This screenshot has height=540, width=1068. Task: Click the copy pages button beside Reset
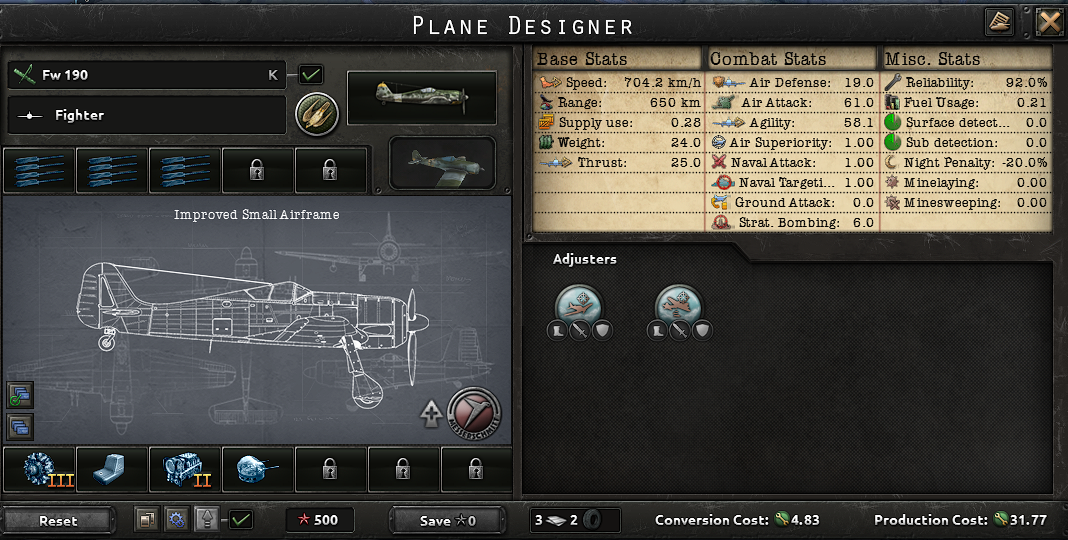pos(146,520)
